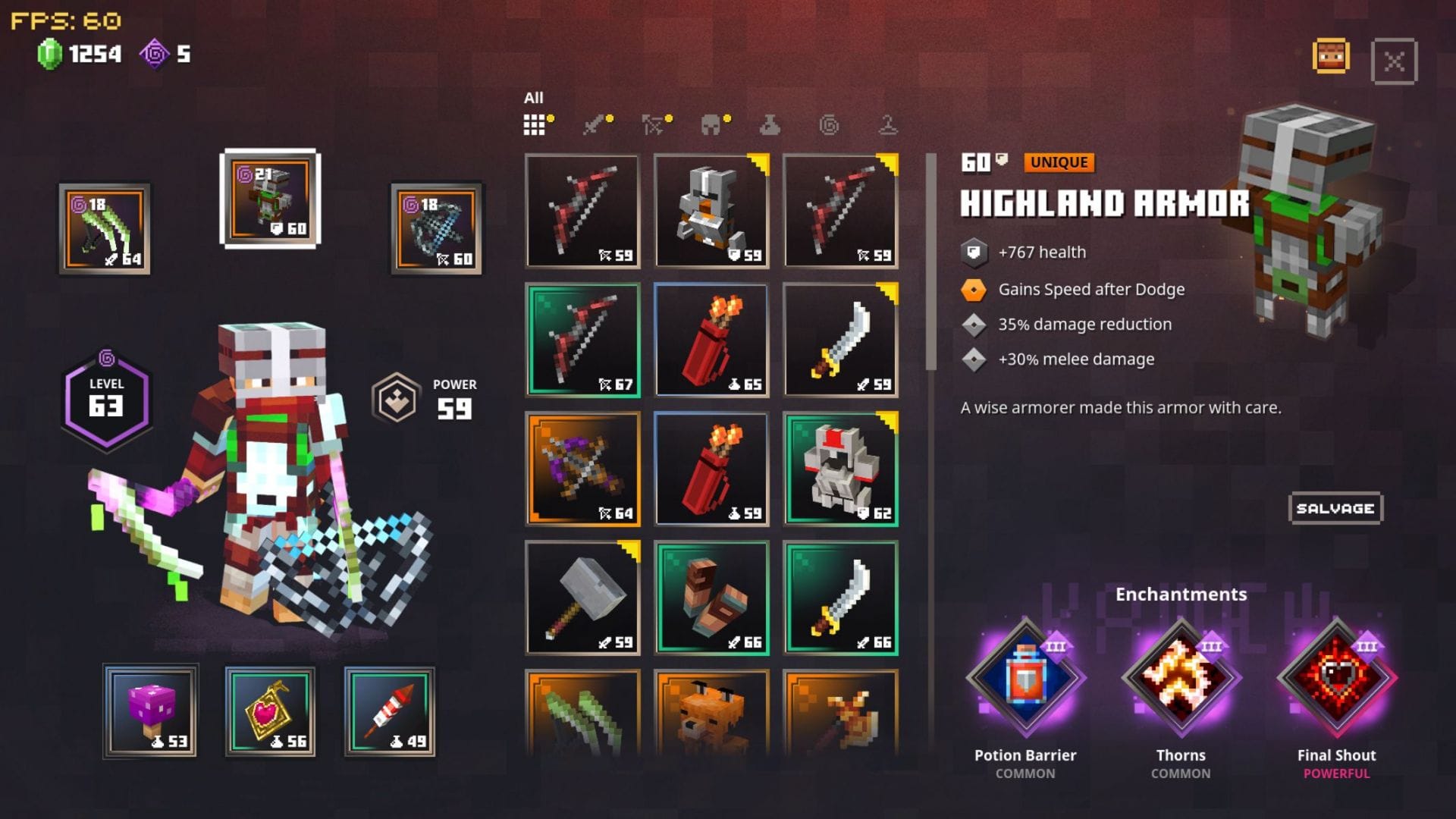This screenshot has width=1456, height=819.
Task: Select the equipped melee weapon slot, power 64
Action: point(105,229)
